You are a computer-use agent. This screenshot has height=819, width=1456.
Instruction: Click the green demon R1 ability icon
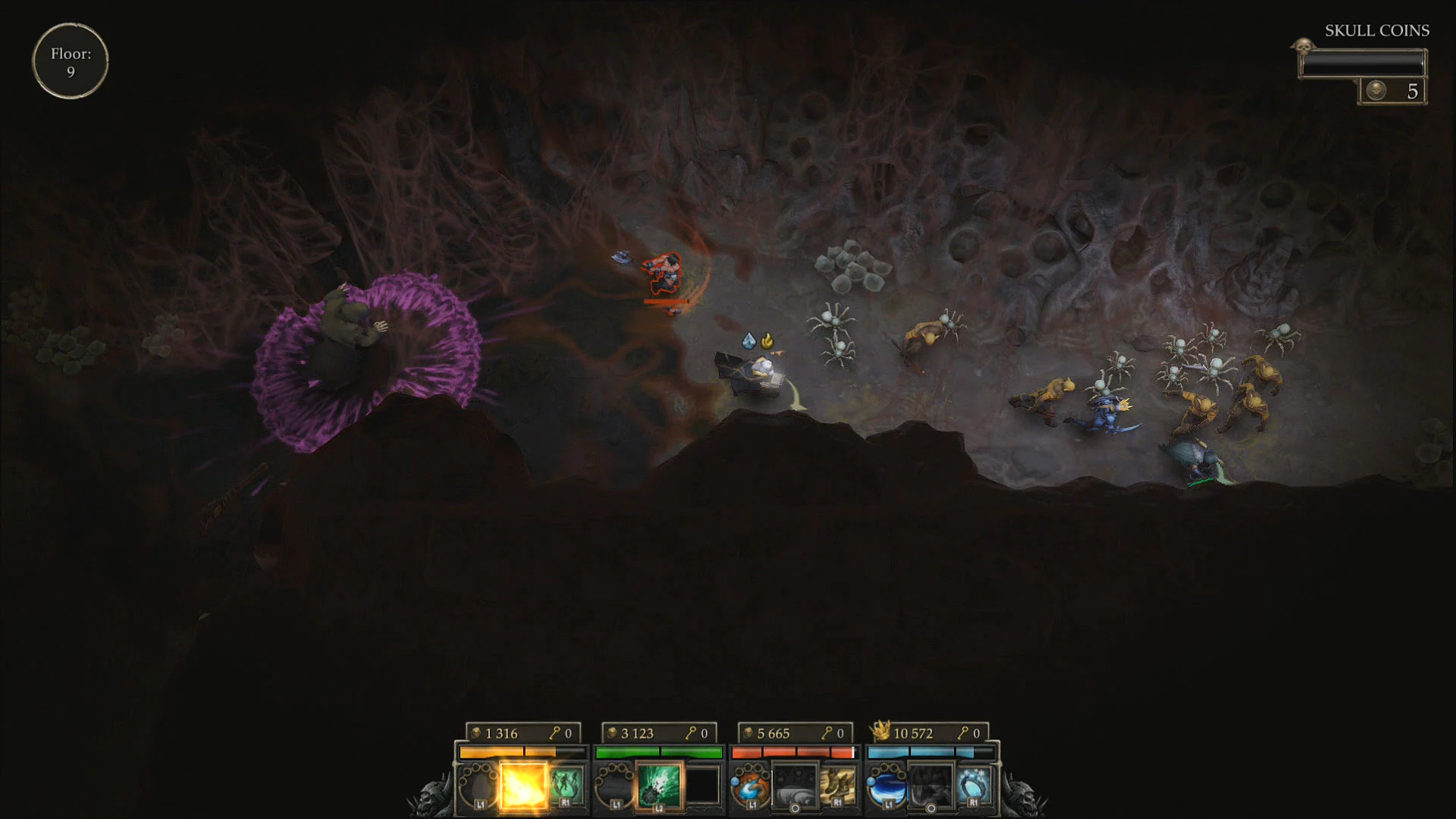pos(567,785)
